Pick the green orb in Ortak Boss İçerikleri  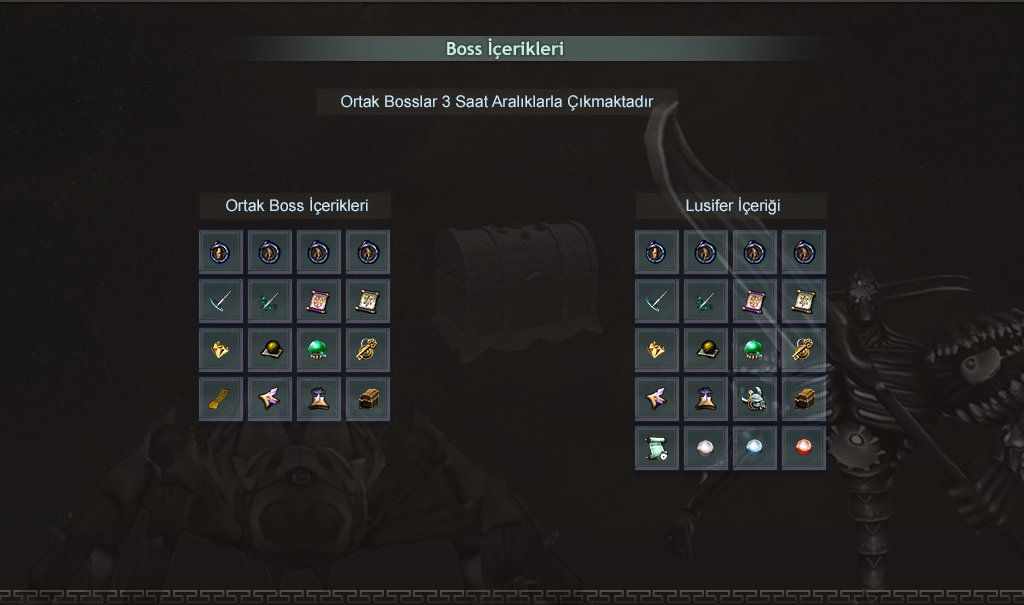click(319, 350)
